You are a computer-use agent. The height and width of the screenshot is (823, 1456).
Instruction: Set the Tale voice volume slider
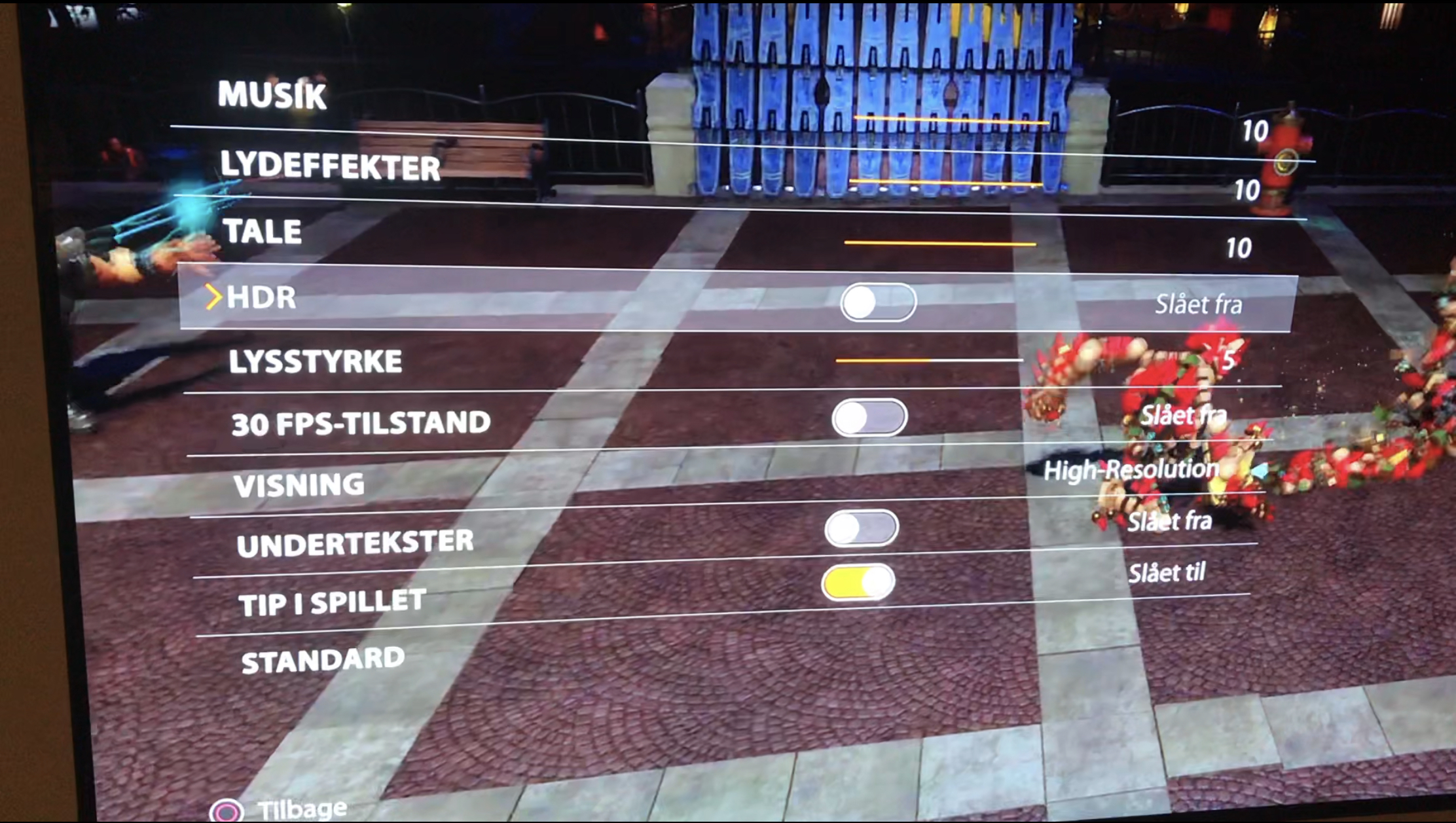pyautogui.click(x=940, y=243)
